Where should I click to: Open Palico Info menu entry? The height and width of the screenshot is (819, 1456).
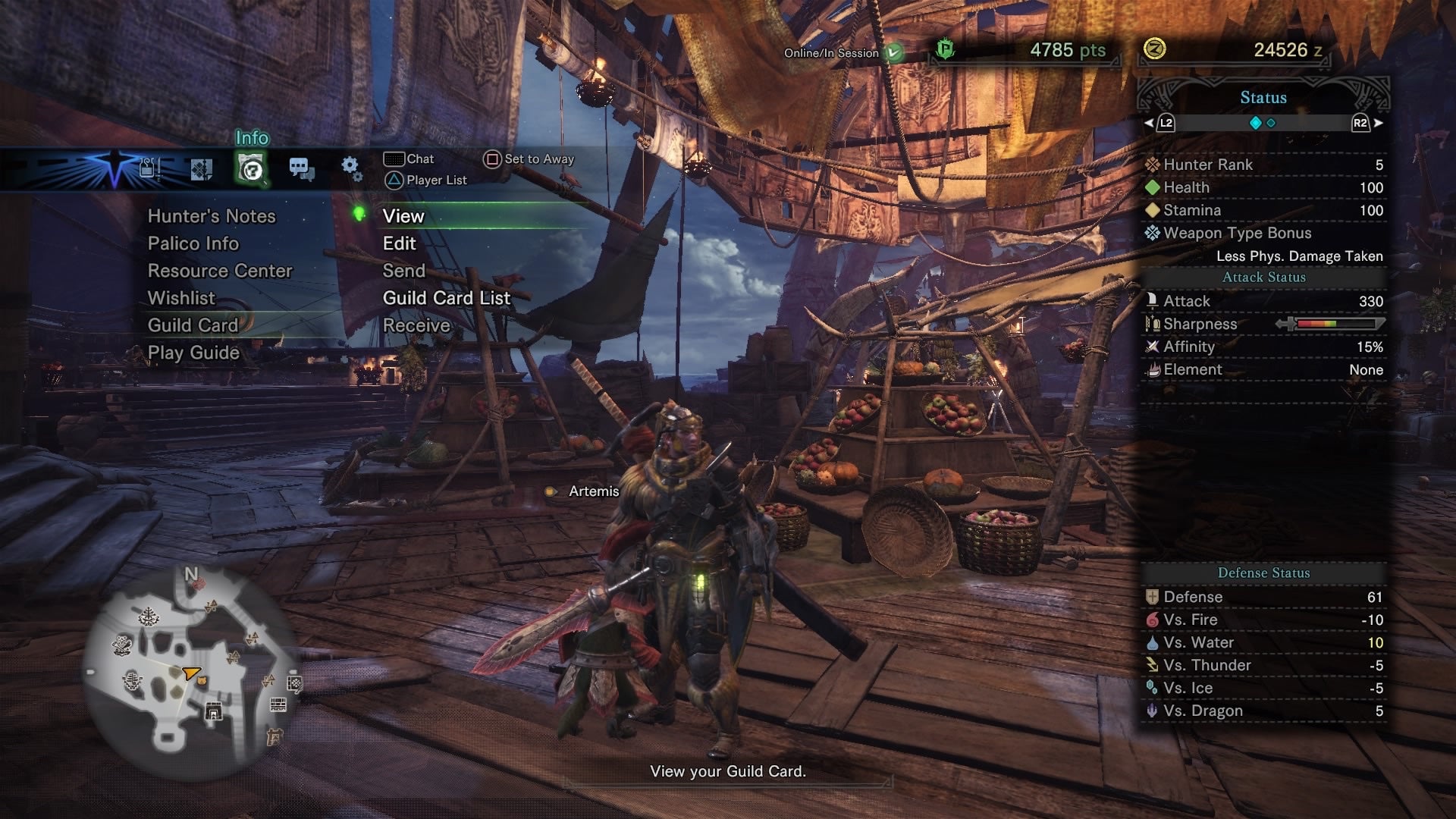point(193,243)
